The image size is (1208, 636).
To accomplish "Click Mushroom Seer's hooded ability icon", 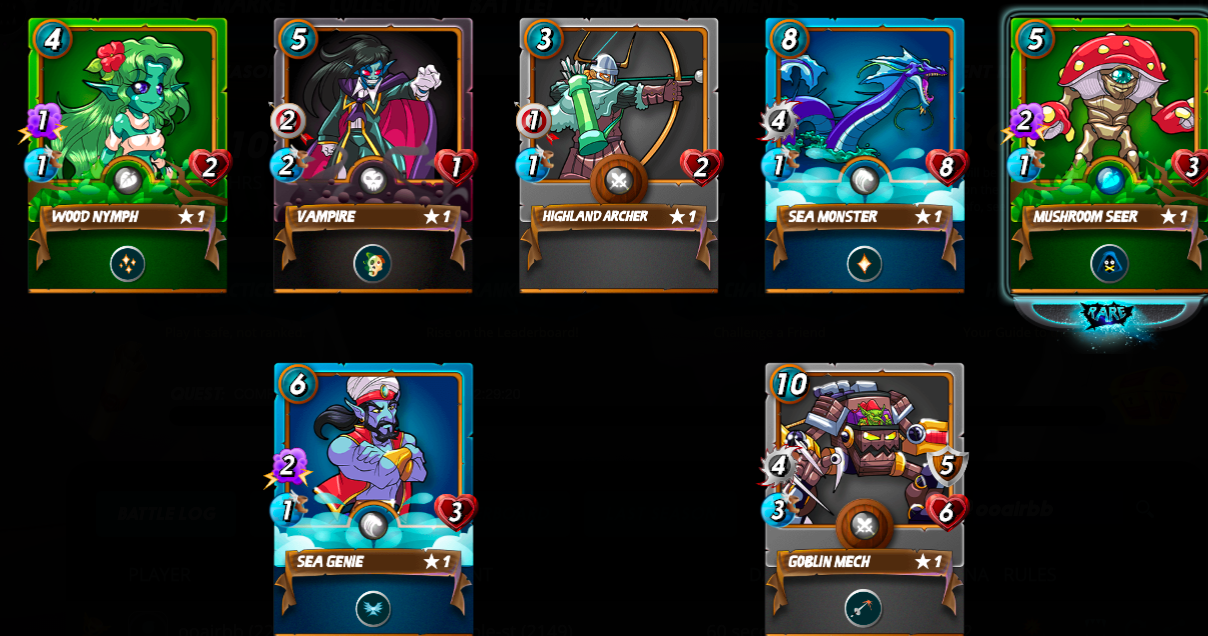I will 1109,264.
